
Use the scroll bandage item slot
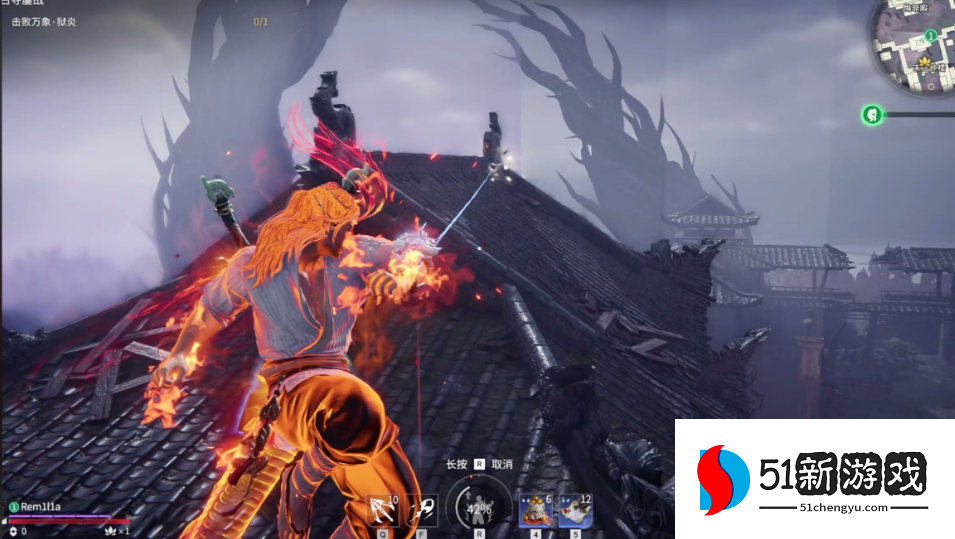click(x=576, y=508)
